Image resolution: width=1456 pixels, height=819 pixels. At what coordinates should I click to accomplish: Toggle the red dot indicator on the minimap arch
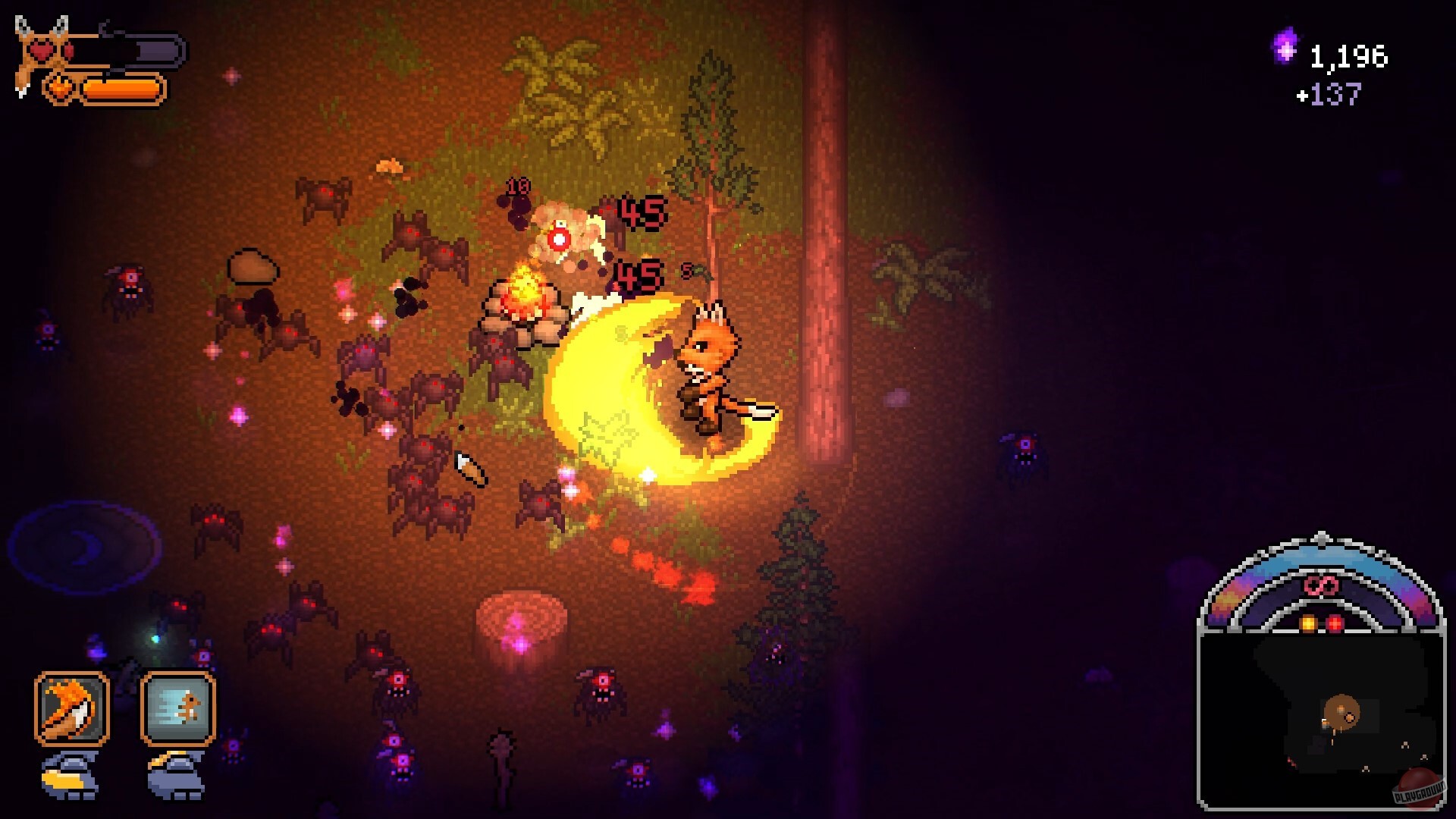[x=1334, y=623]
